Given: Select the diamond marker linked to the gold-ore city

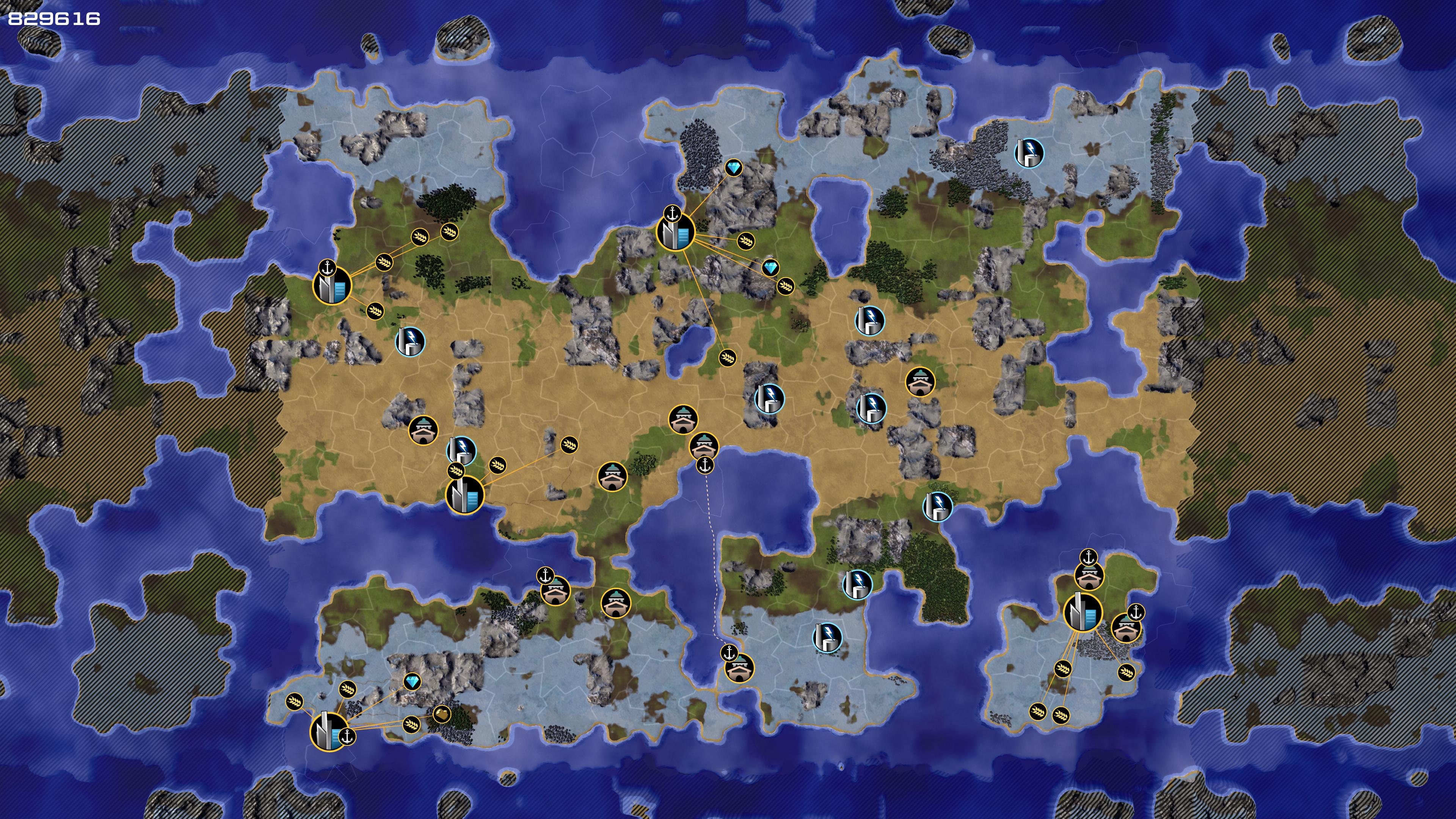Looking at the screenshot, I should (413, 682).
